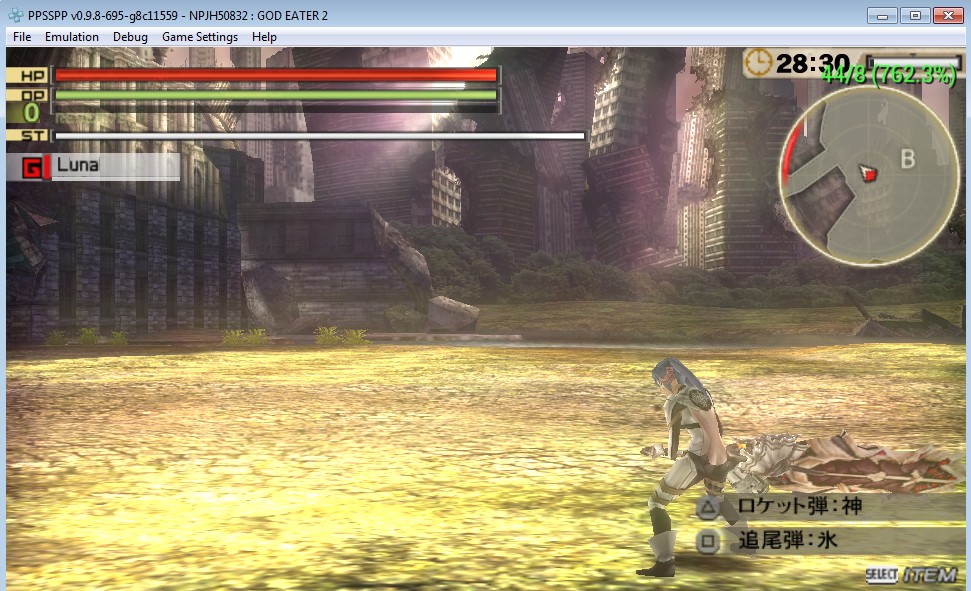
Task: Minimize the PPSSPP window
Action: click(x=882, y=15)
